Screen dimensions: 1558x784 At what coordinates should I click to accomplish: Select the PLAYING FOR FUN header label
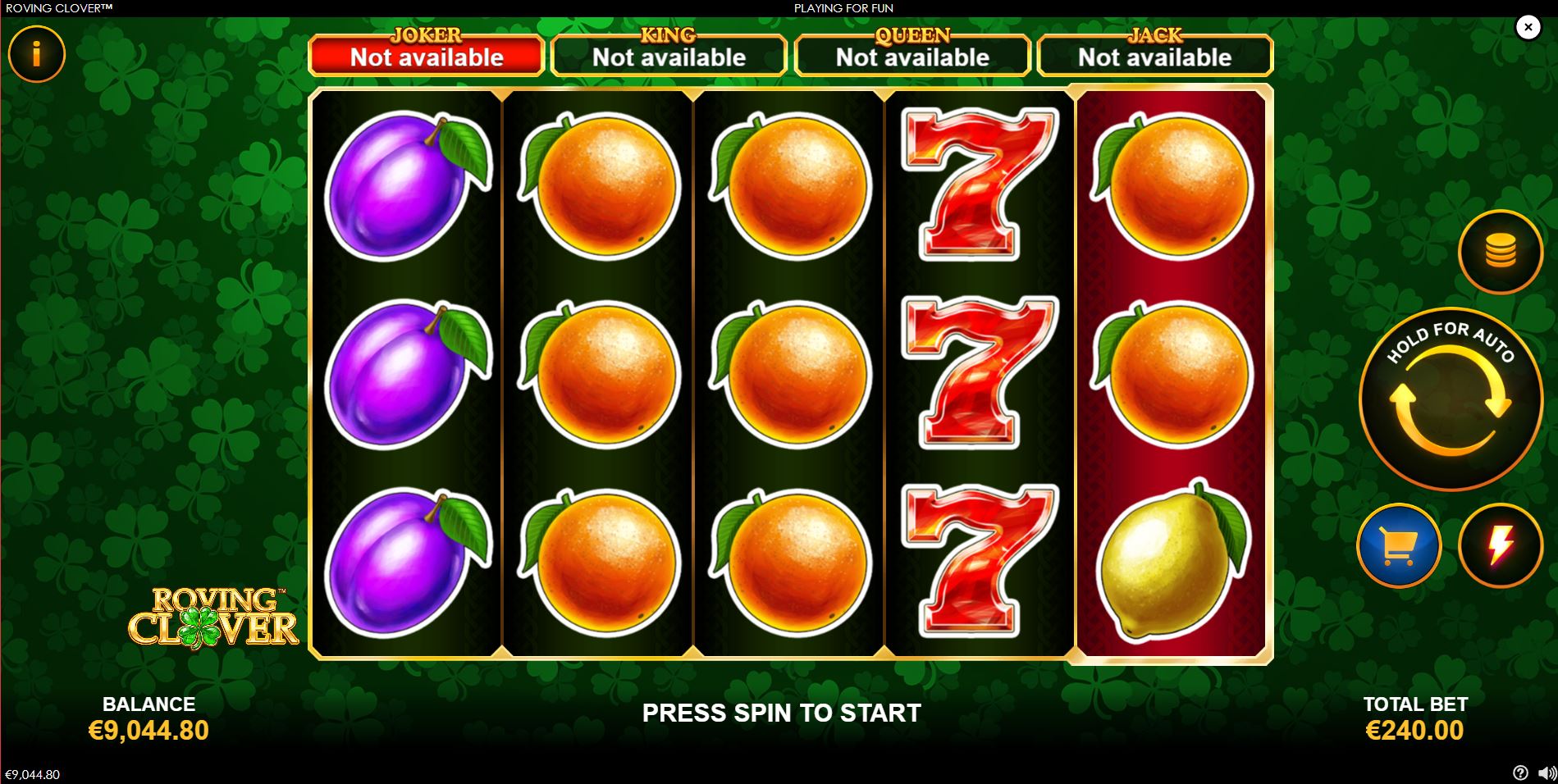pos(843,8)
